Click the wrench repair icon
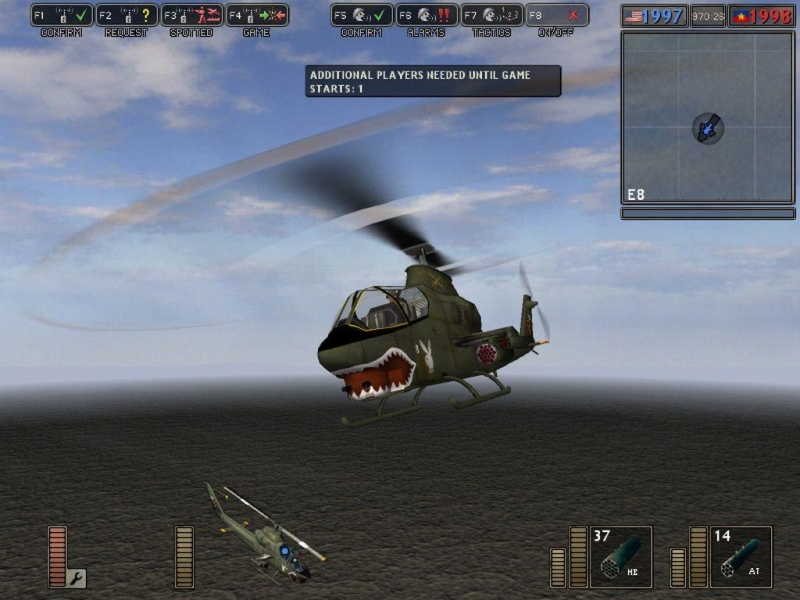The image size is (800, 600). tap(76, 577)
